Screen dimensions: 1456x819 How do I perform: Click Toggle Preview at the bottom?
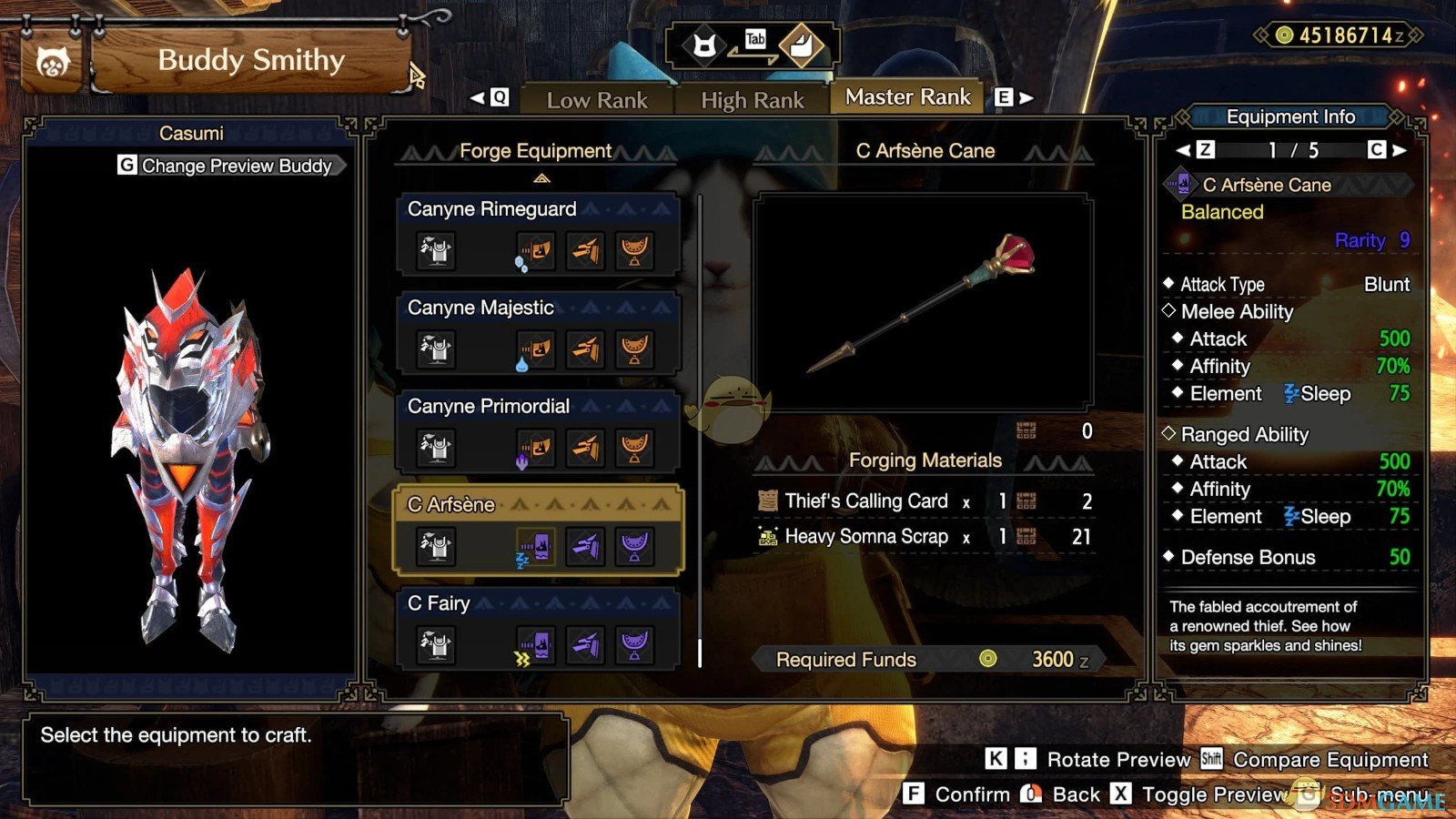tap(1213, 794)
